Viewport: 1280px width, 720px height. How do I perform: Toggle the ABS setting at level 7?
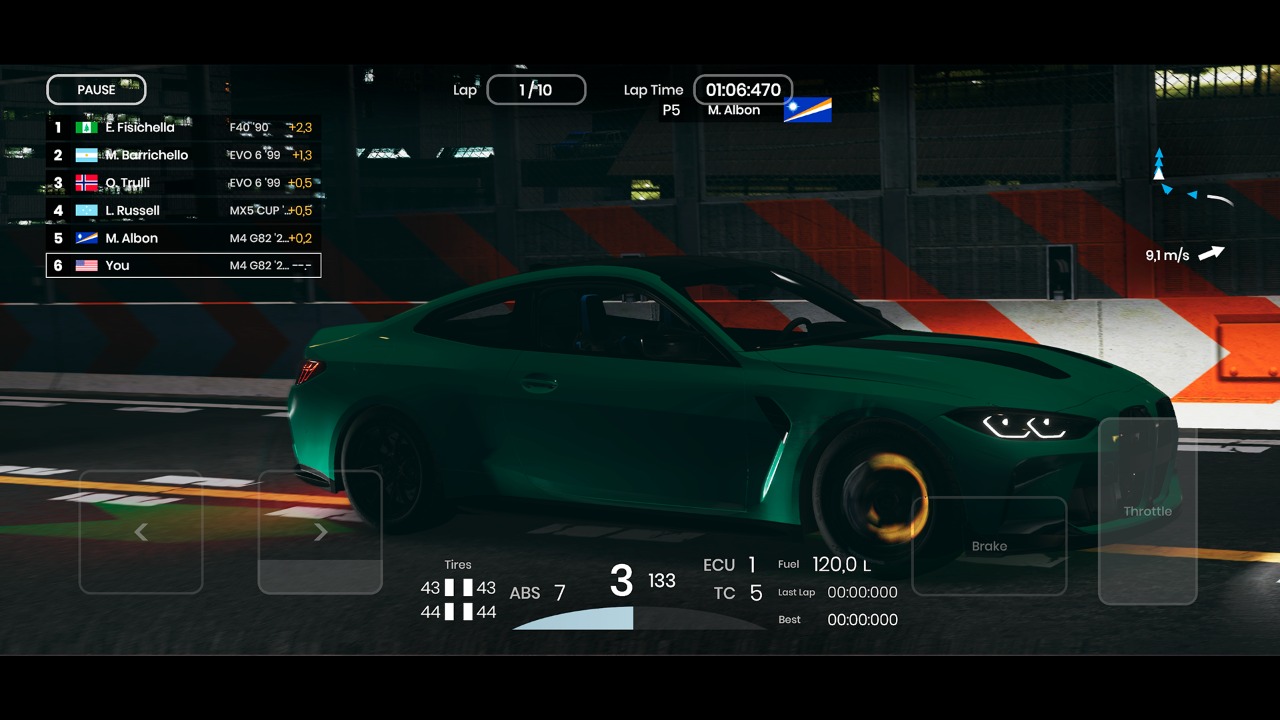[x=533, y=593]
